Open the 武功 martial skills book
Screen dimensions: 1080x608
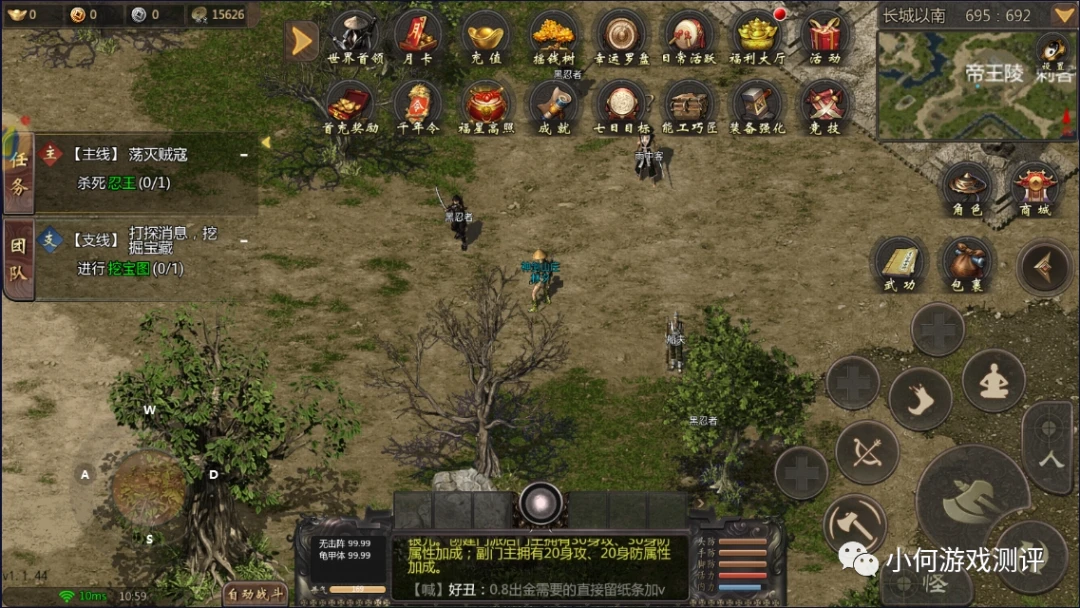click(899, 264)
